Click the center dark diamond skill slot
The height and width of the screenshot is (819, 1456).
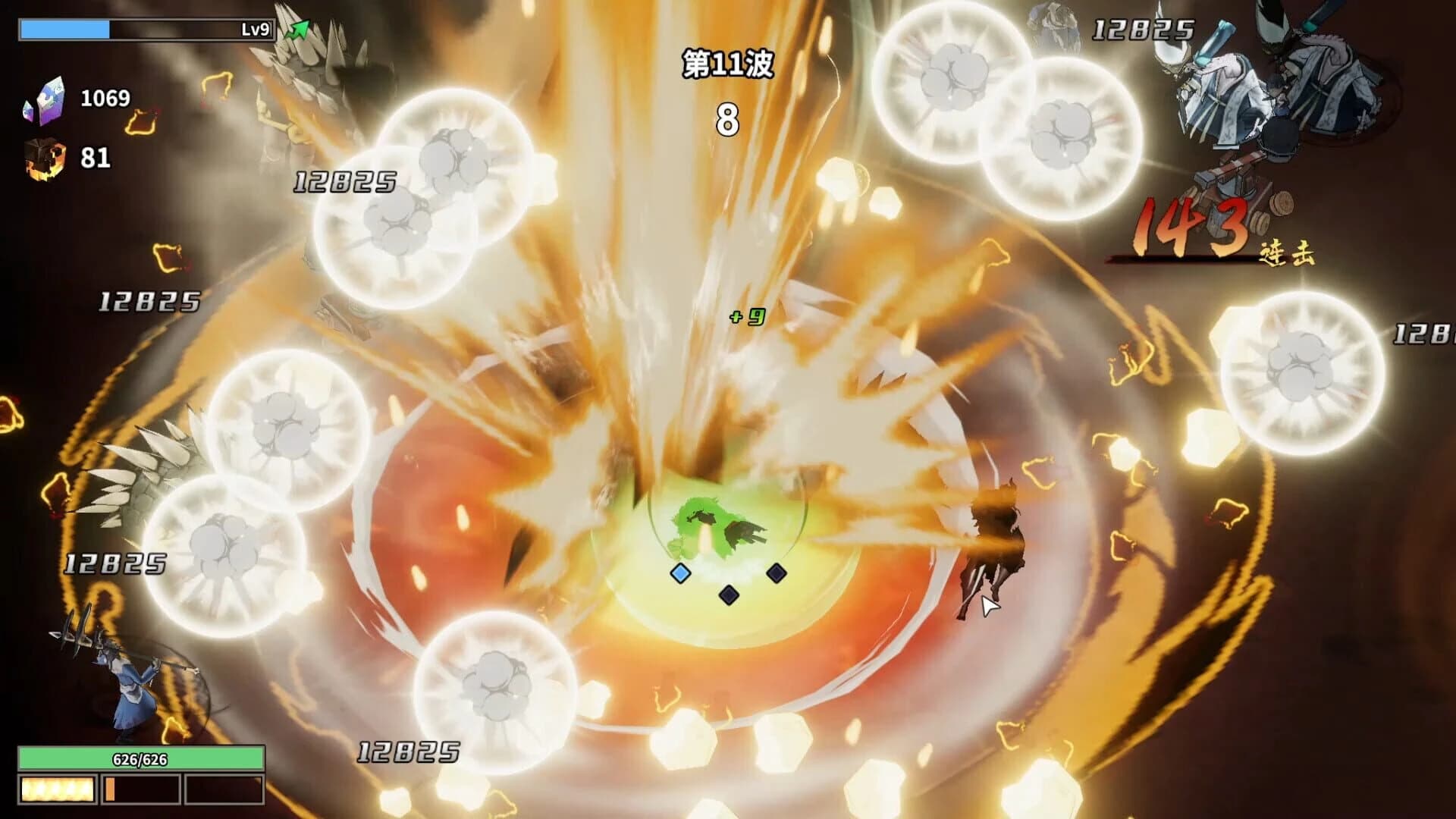tap(729, 595)
